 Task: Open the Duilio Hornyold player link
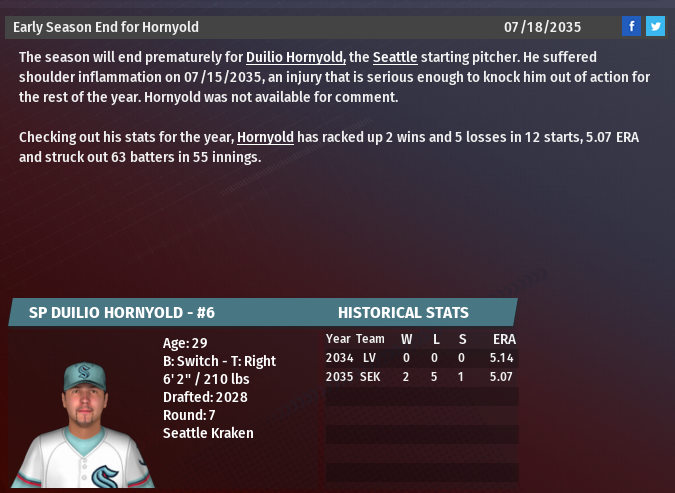[296, 58]
